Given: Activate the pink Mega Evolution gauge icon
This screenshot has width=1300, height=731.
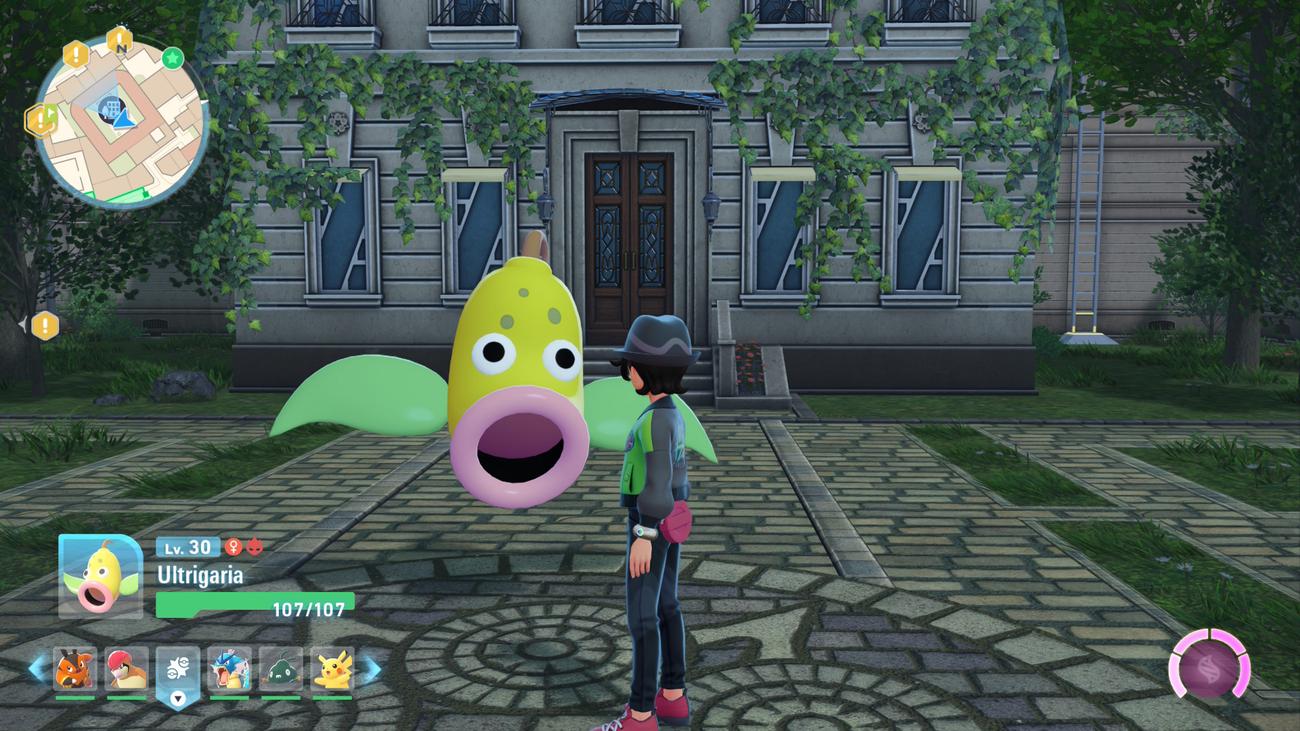Looking at the screenshot, I should [1208, 664].
